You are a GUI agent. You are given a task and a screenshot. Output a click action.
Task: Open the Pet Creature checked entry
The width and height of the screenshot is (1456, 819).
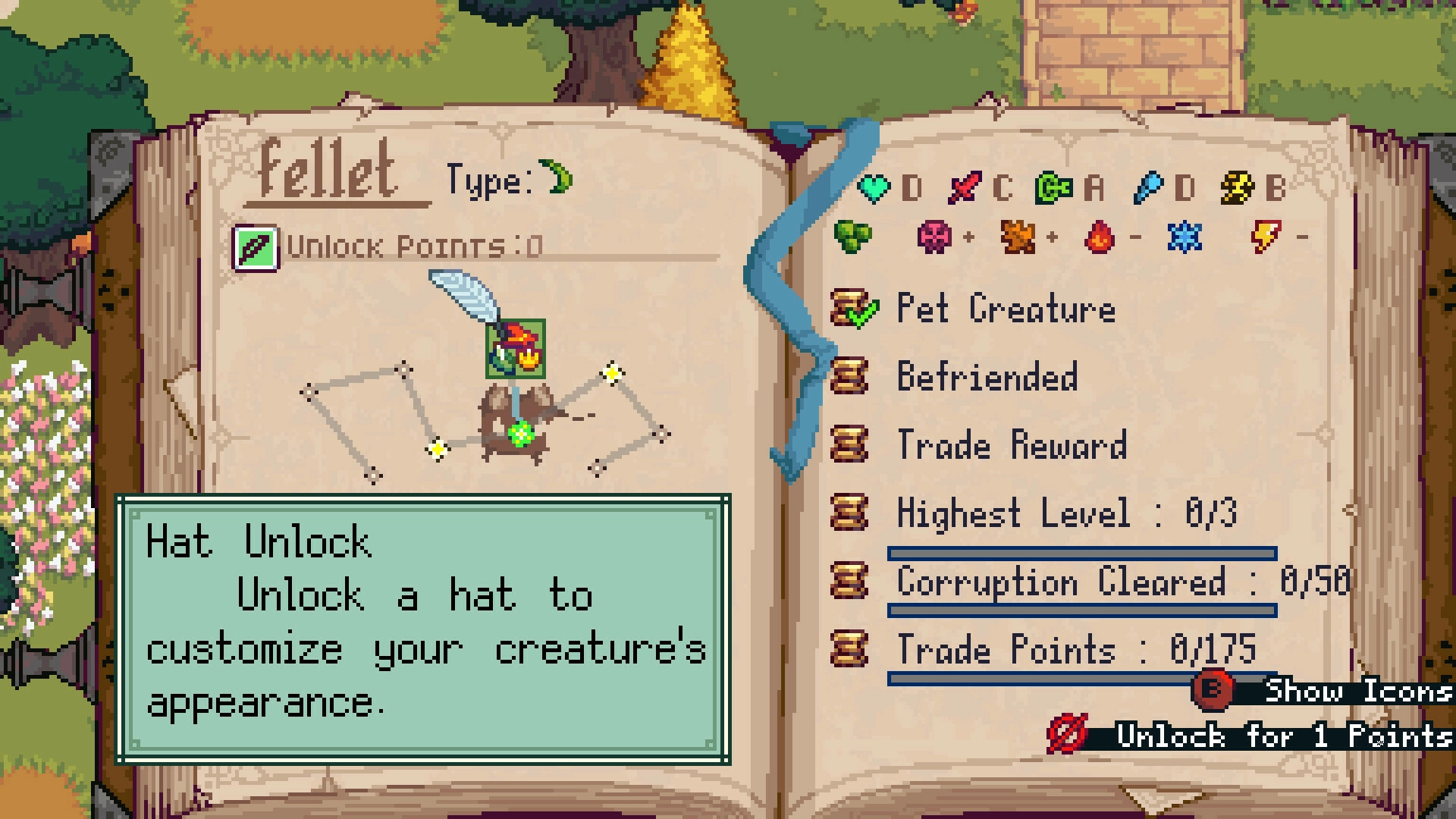[x=1005, y=309]
